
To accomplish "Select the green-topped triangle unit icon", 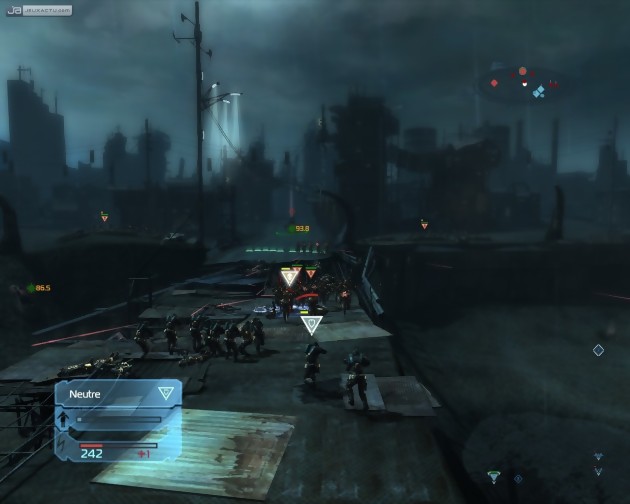I will pos(492,476).
